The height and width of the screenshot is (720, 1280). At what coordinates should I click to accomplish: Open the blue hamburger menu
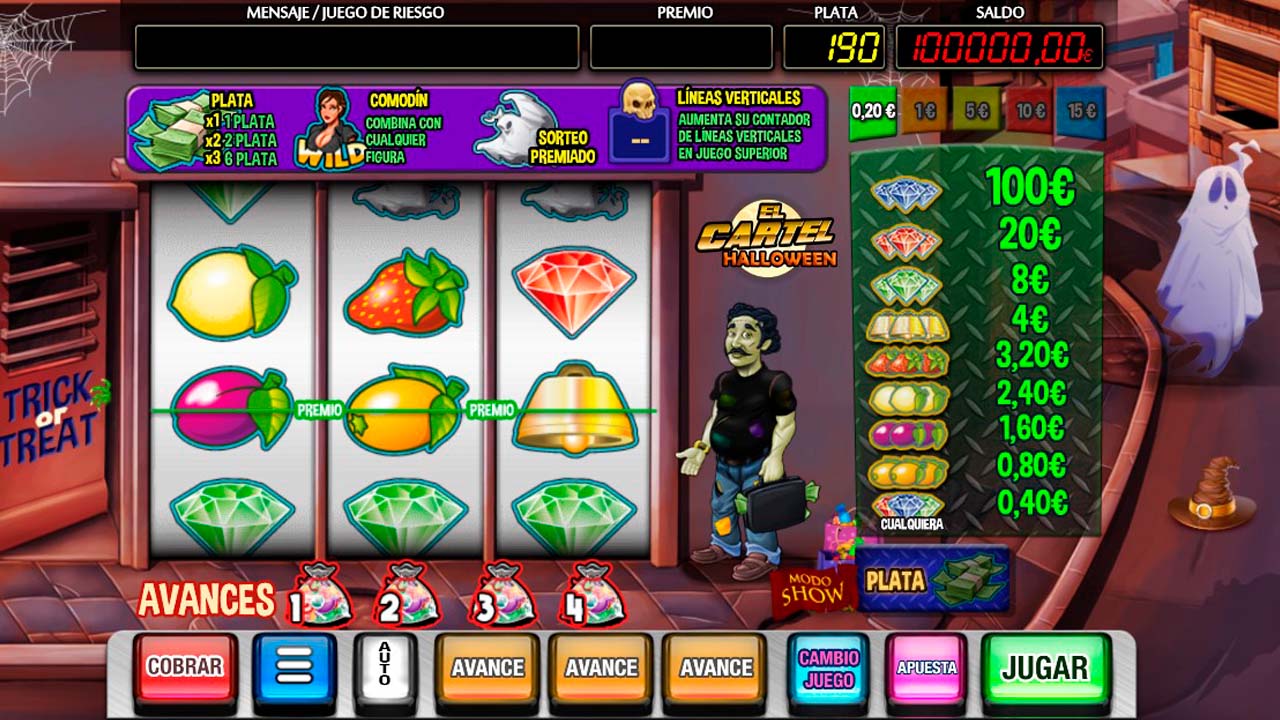[x=293, y=667]
